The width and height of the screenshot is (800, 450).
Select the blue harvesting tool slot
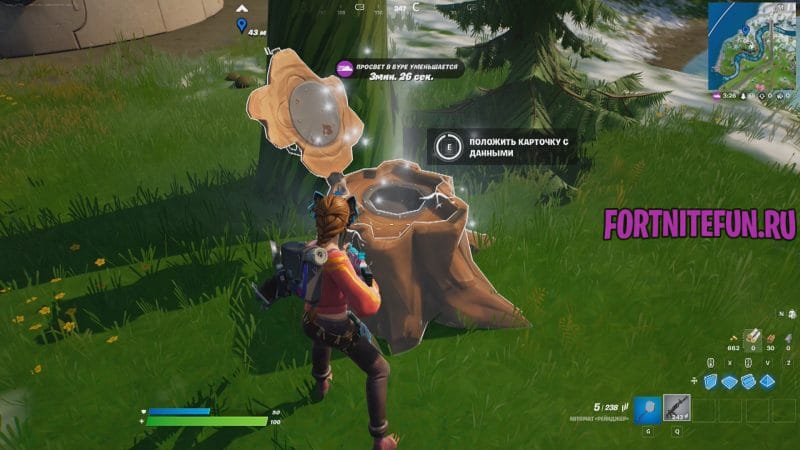[x=646, y=406]
